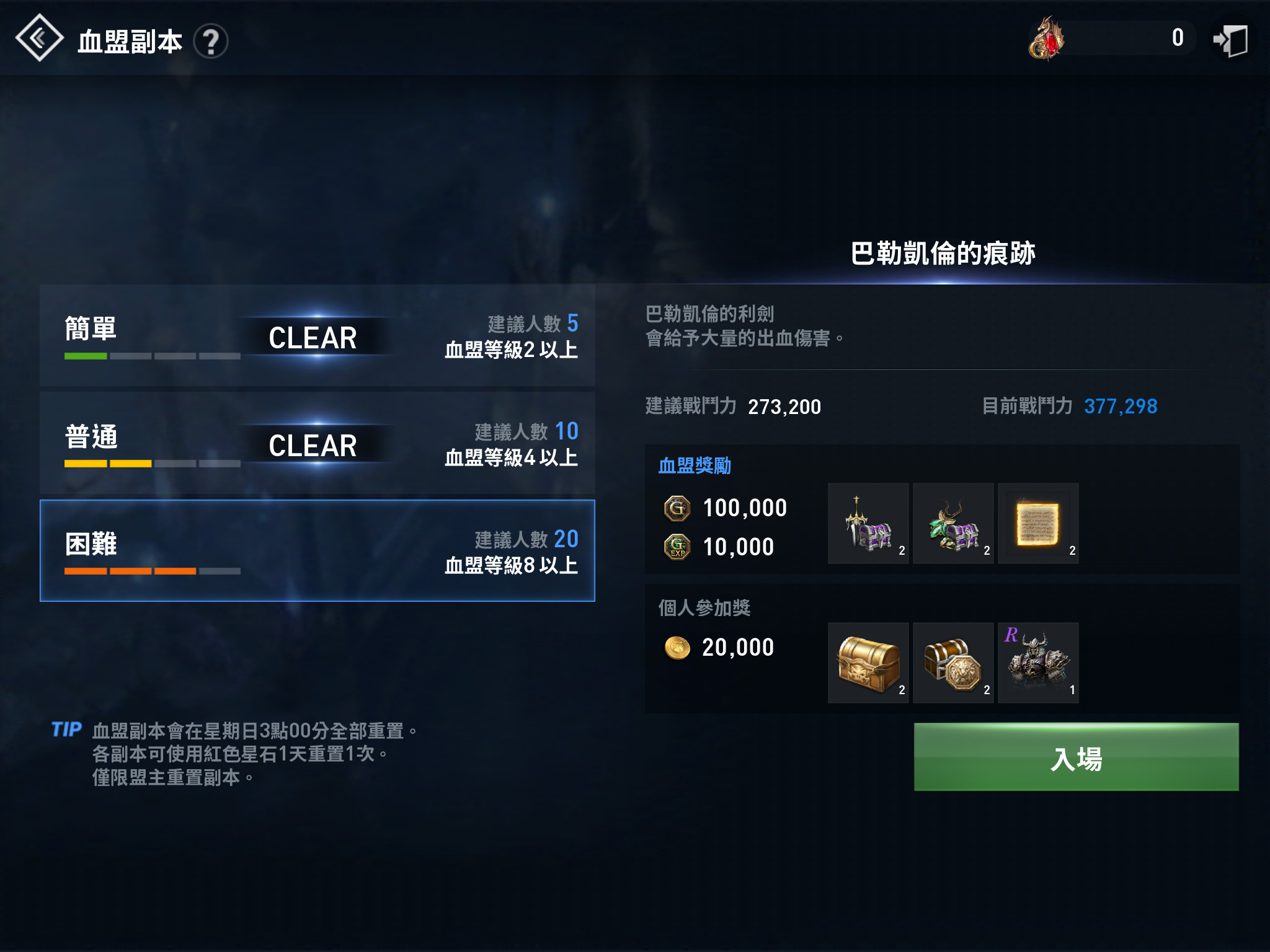Click the EXP 10,000 reward coin icon

pyautogui.click(x=677, y=546)
